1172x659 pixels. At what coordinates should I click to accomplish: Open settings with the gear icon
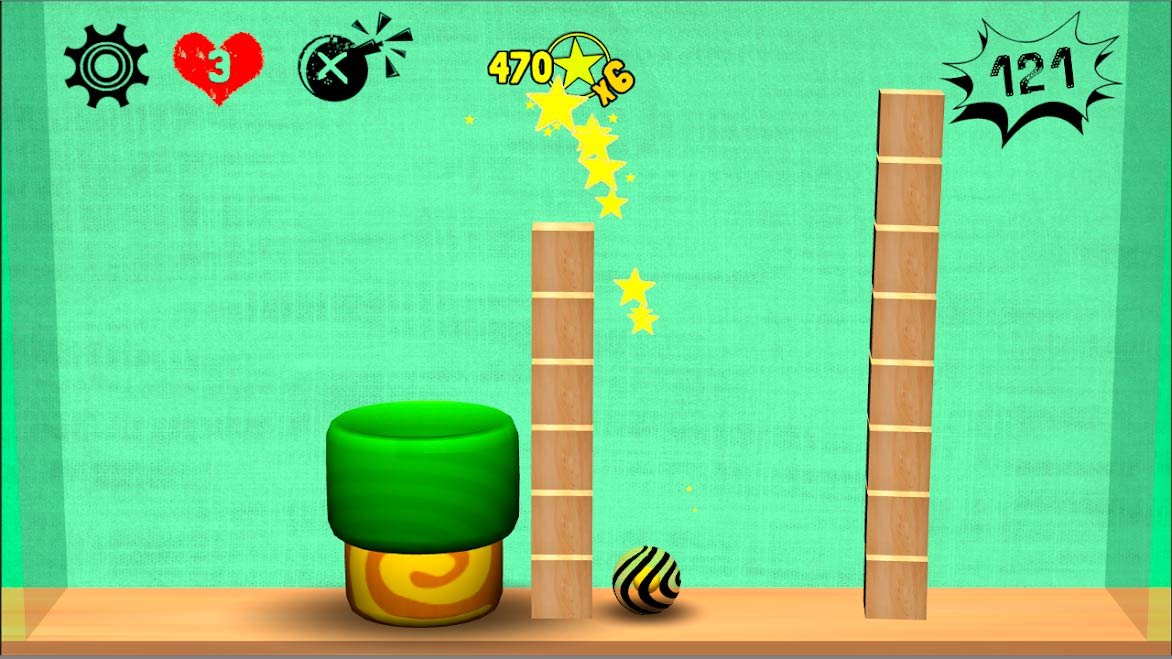[x=106, y=66]
